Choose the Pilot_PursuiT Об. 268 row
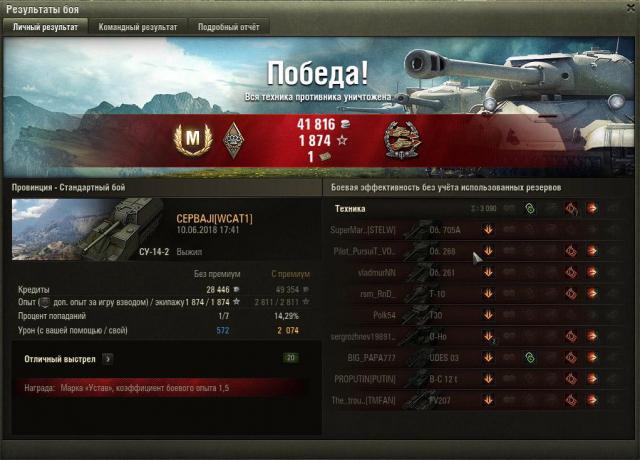The image size is (640, 460). [x=470, y=251]
